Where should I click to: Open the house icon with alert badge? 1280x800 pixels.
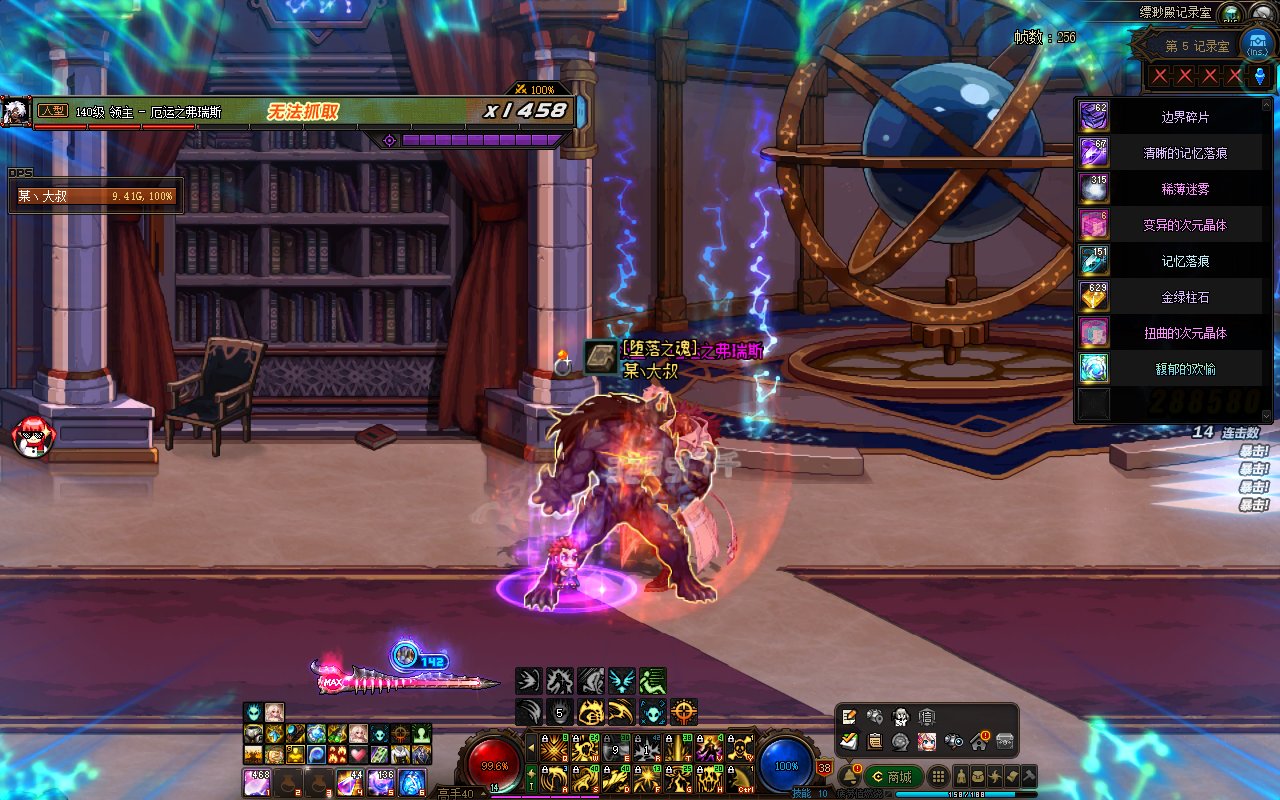(979, 741)
